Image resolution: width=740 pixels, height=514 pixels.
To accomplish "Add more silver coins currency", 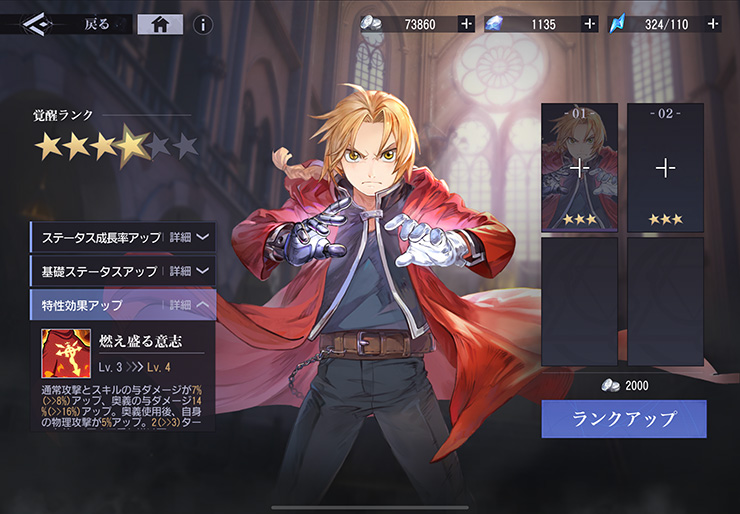I will 466,24.
